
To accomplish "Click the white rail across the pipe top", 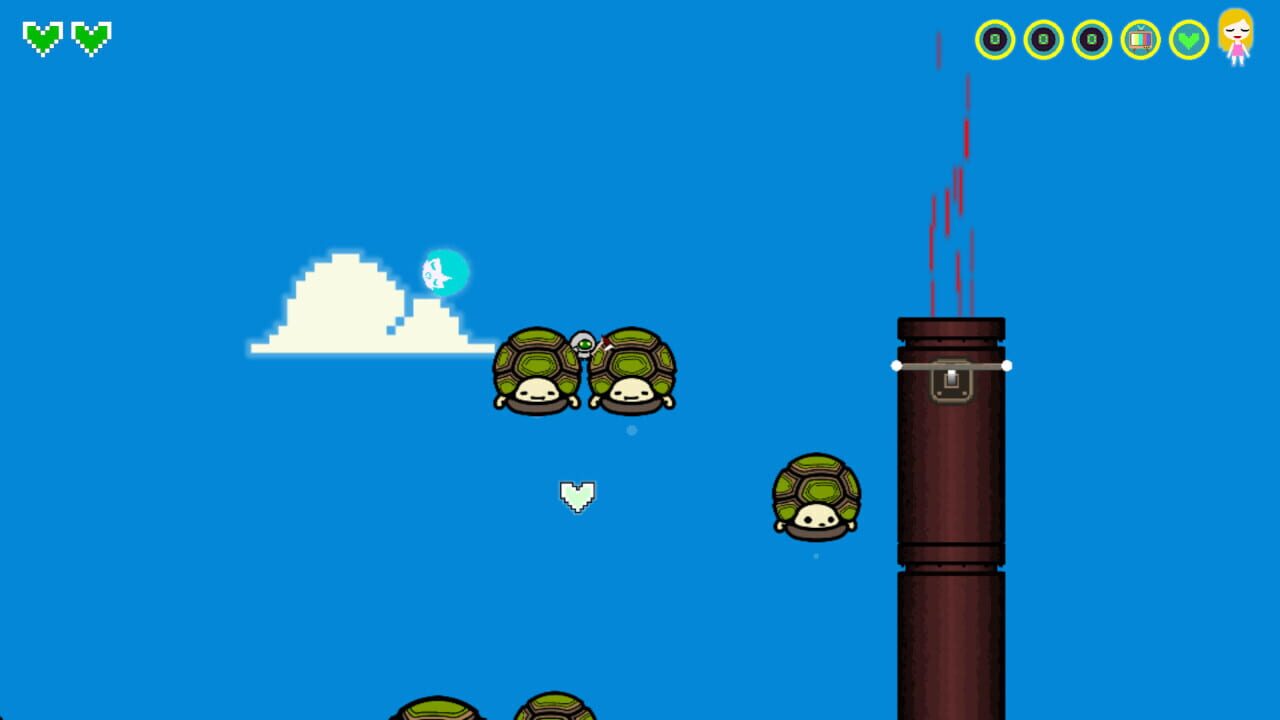I will tap(950, 366).
